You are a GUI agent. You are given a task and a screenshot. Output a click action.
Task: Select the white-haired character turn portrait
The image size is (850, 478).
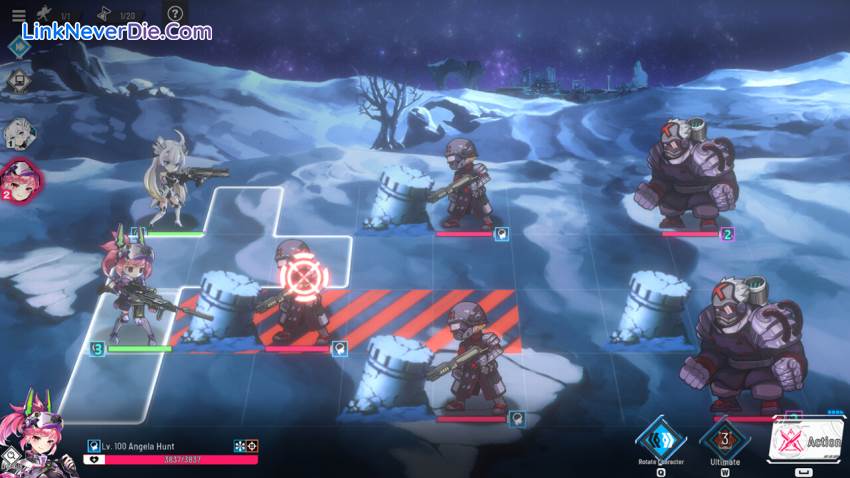pos(18,133)
